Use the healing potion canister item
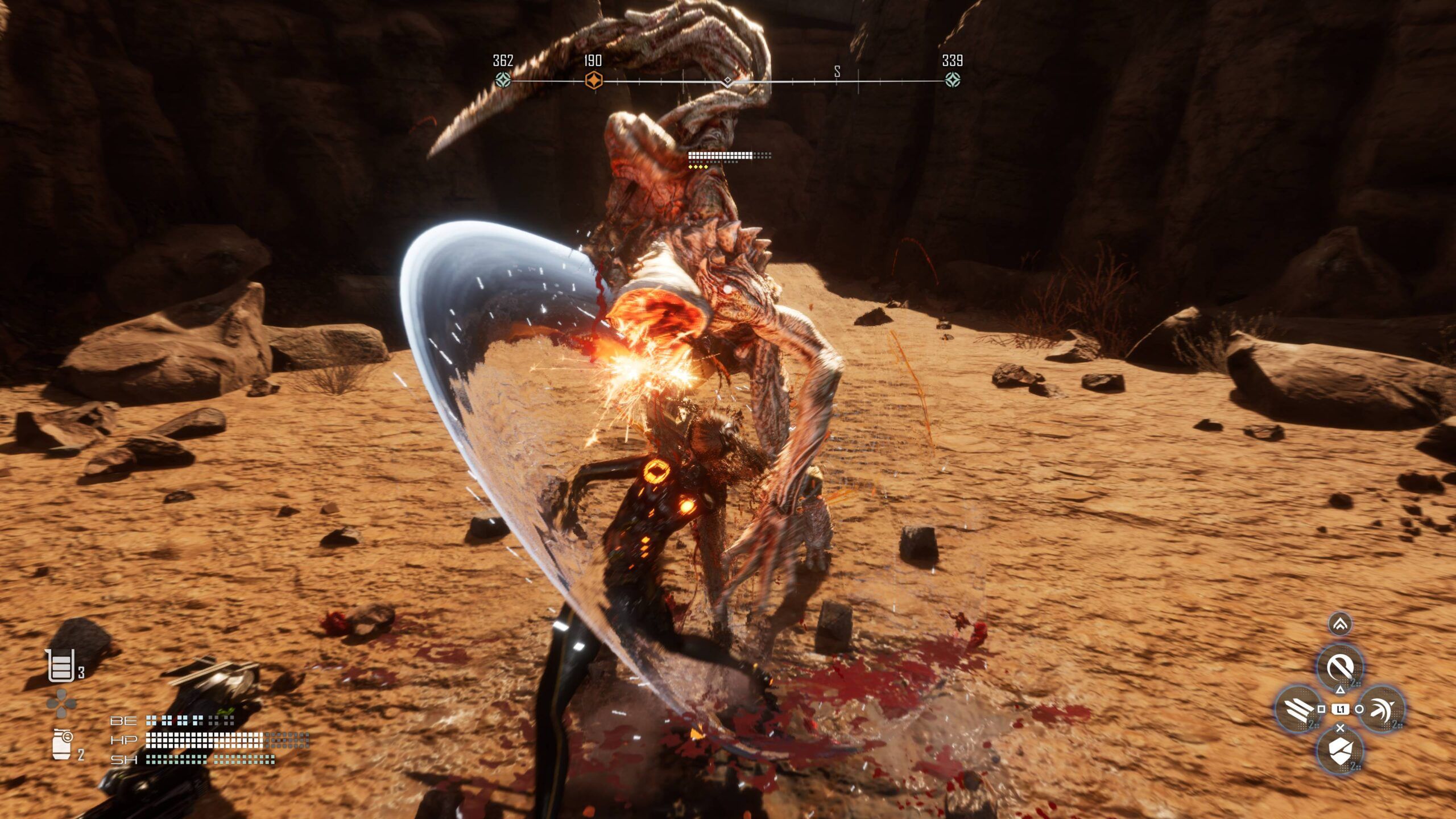This screenshot has height=819, width=1456. coord(60,665)
